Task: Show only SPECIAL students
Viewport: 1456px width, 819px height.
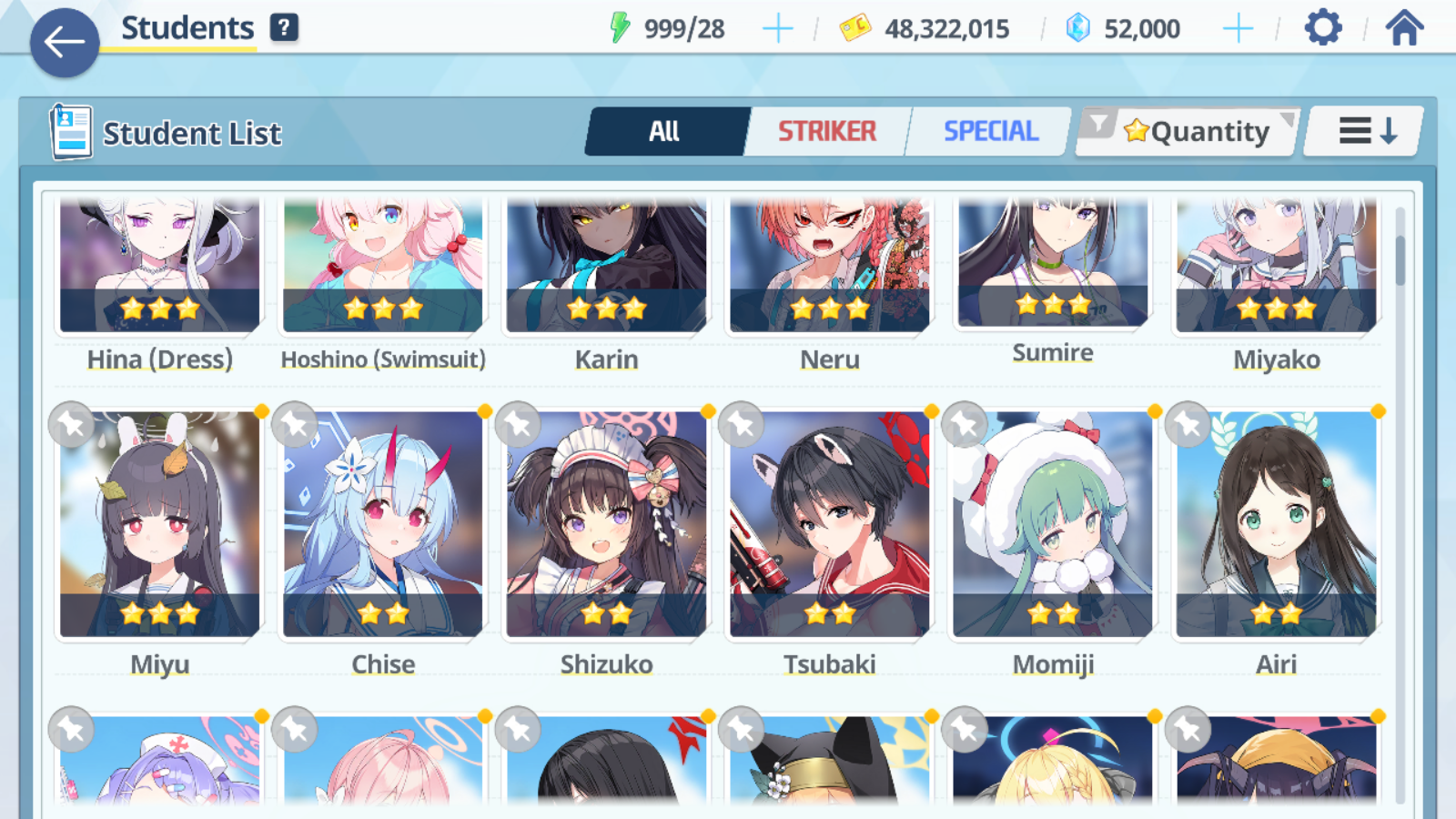Action: pos(990,132)
